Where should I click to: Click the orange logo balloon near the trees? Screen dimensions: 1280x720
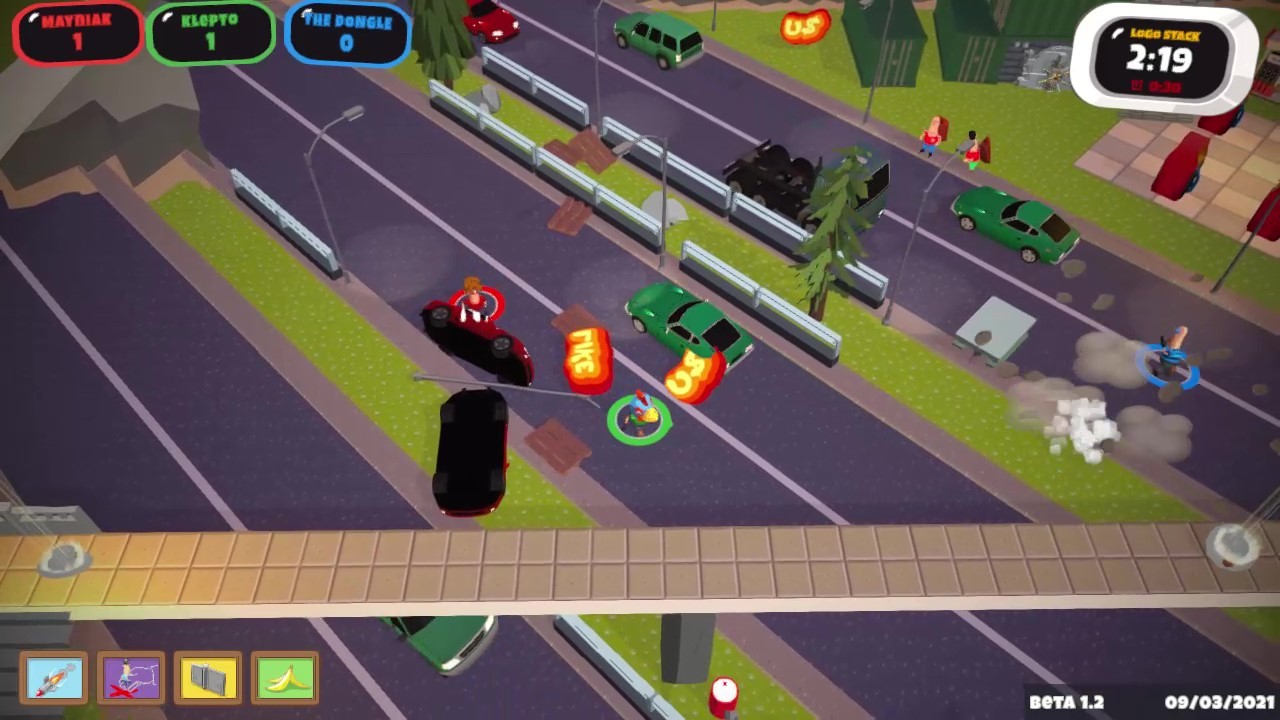point(805,25)
